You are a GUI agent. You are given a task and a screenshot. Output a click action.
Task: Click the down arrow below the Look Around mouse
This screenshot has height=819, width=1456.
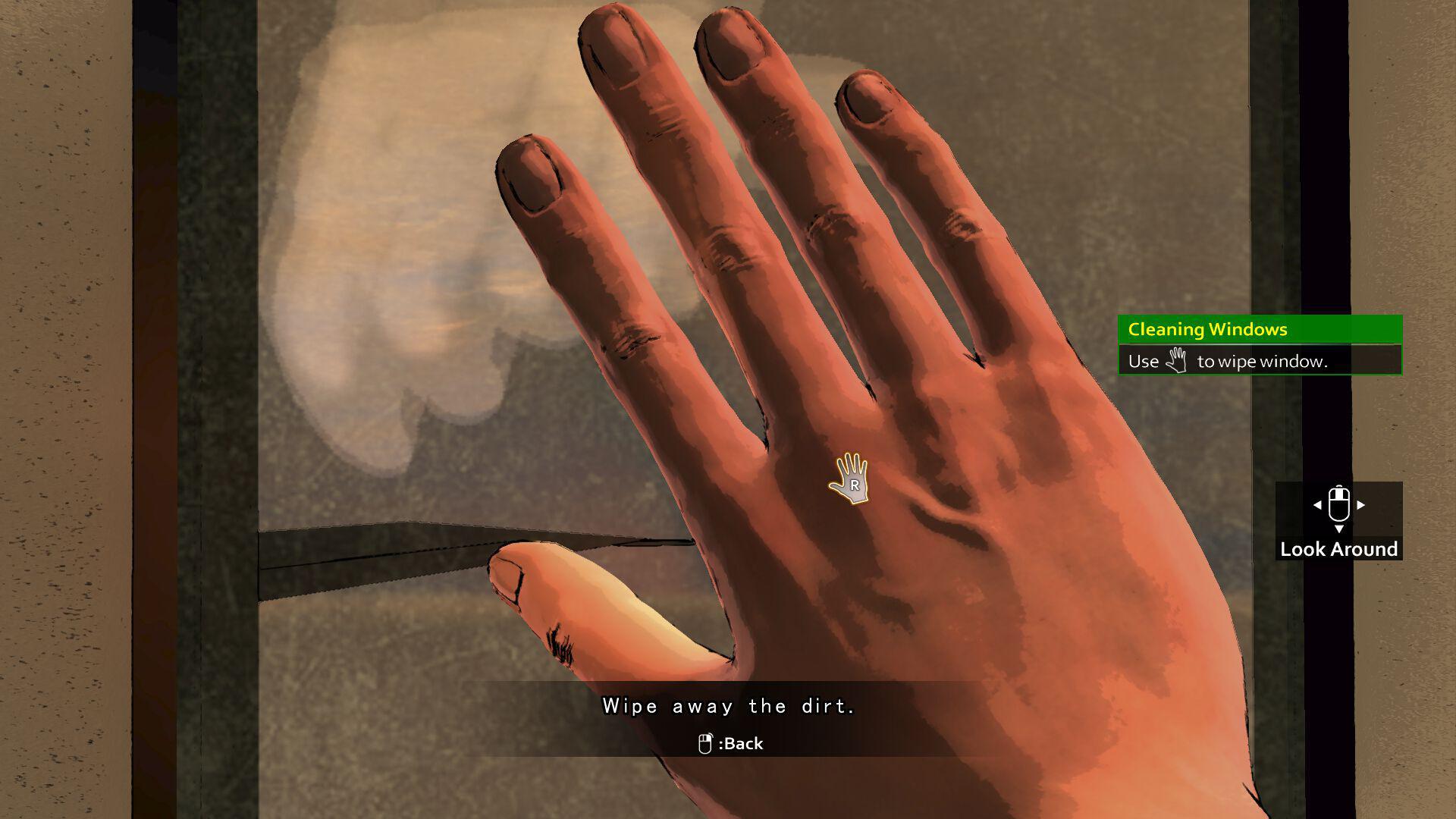1339,527
